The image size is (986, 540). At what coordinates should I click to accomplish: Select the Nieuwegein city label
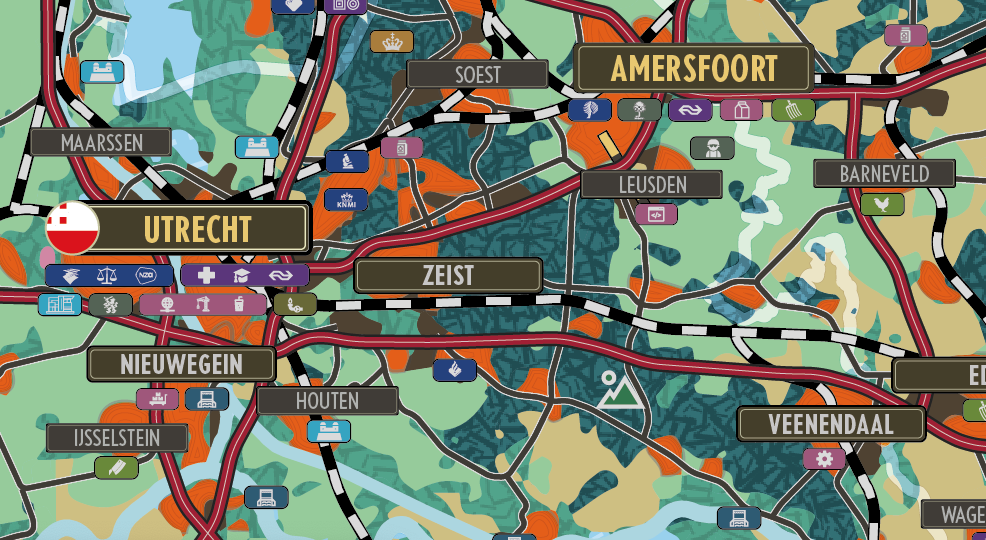tap(181, 365)
